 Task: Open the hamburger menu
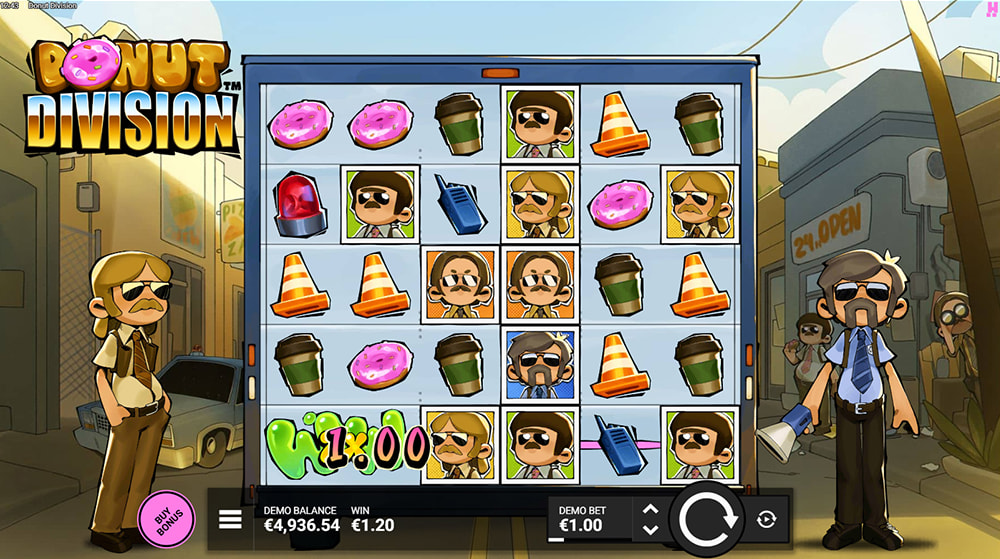click(x=231, y=519)
